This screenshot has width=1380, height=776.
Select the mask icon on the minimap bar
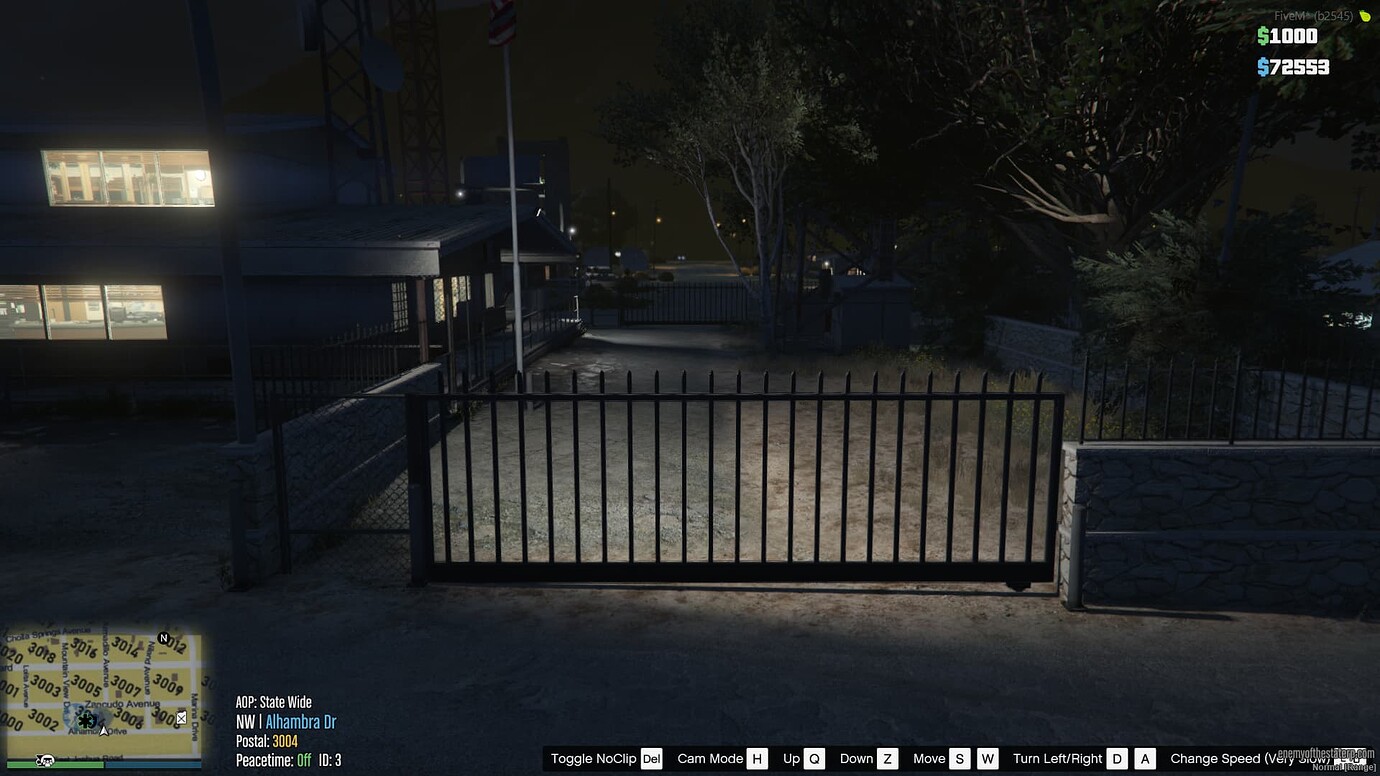pyautogui.click(x=46, y=758)
